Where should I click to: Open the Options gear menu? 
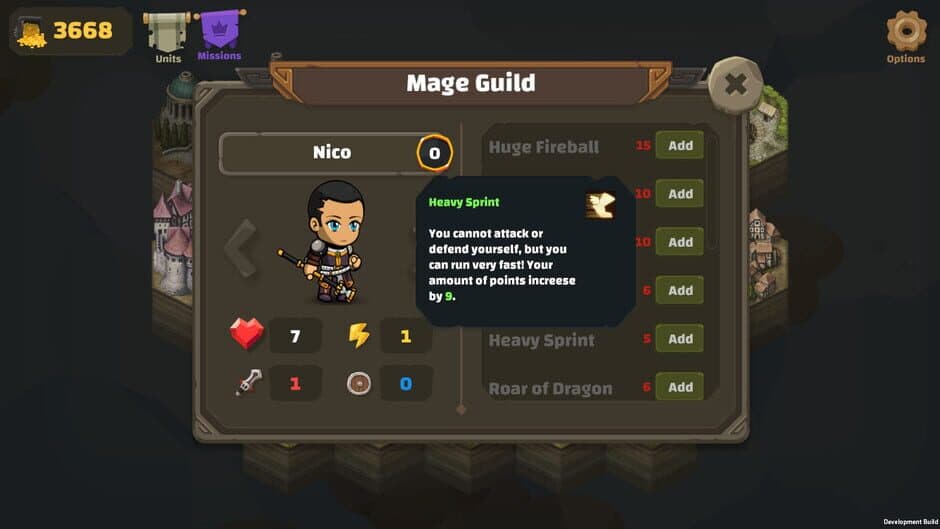(x=906, y=32)
